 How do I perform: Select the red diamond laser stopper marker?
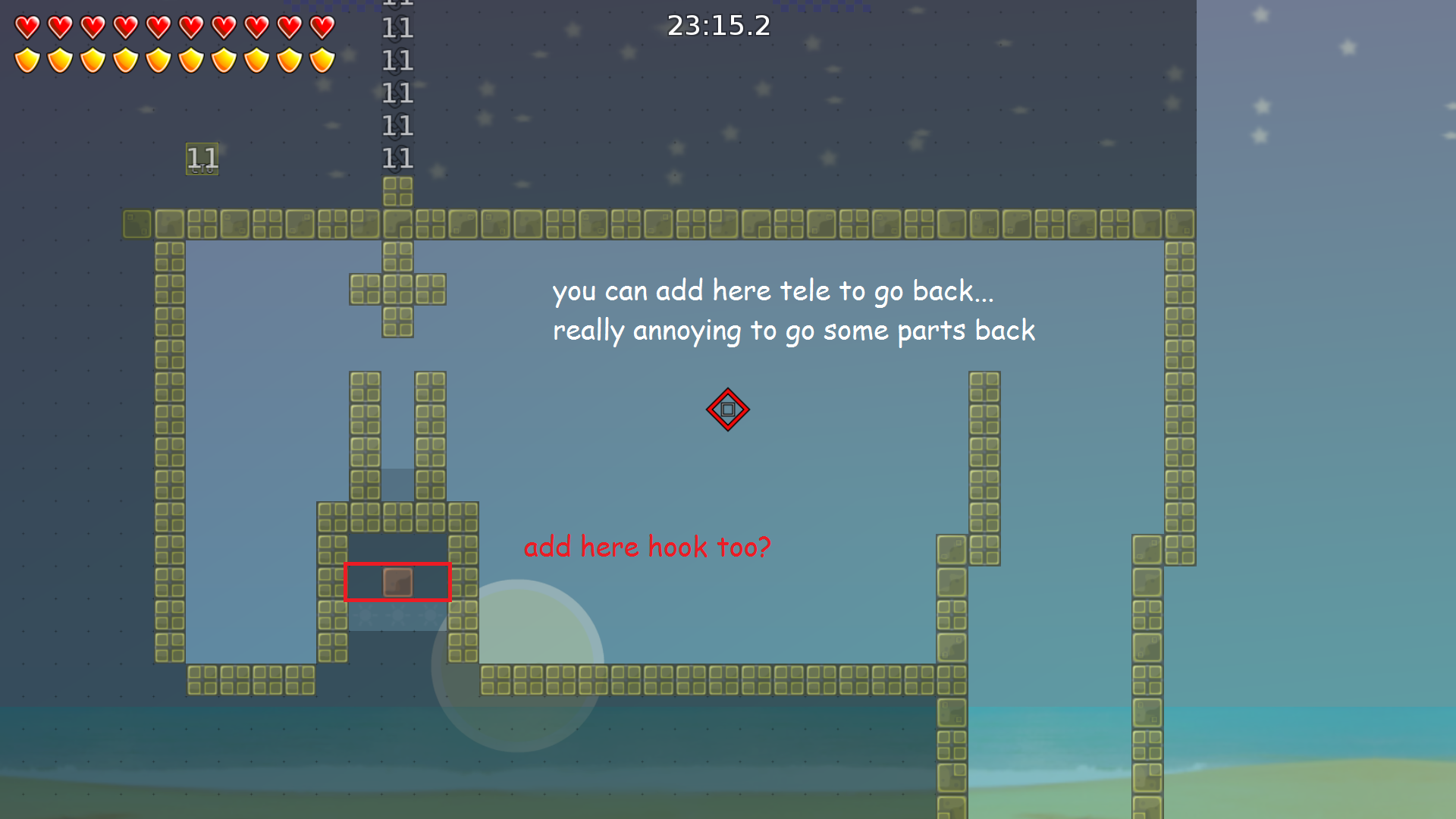pyautogui.click(x=727, y=409)
